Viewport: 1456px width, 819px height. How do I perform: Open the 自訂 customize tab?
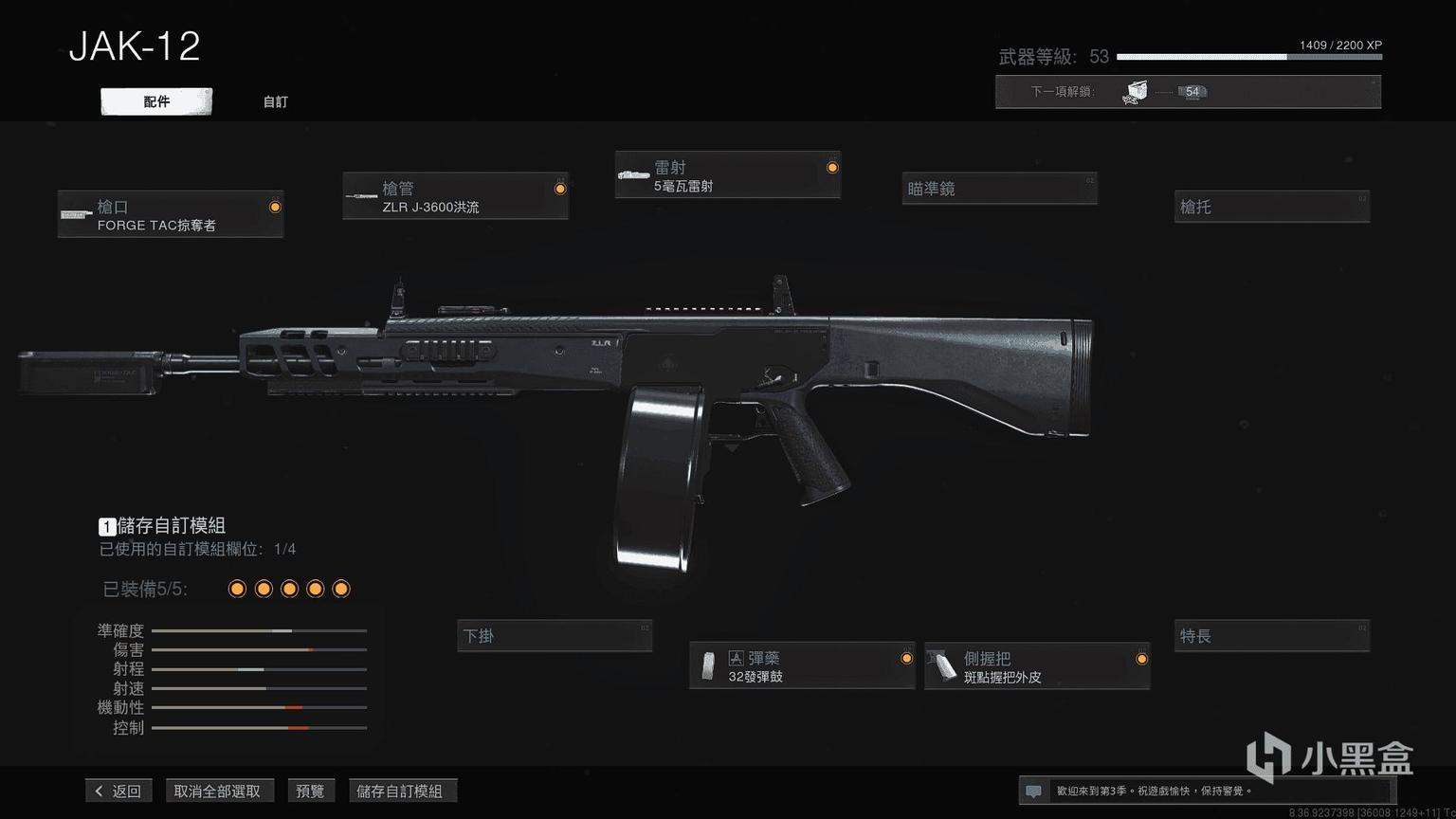click(275, 101)
